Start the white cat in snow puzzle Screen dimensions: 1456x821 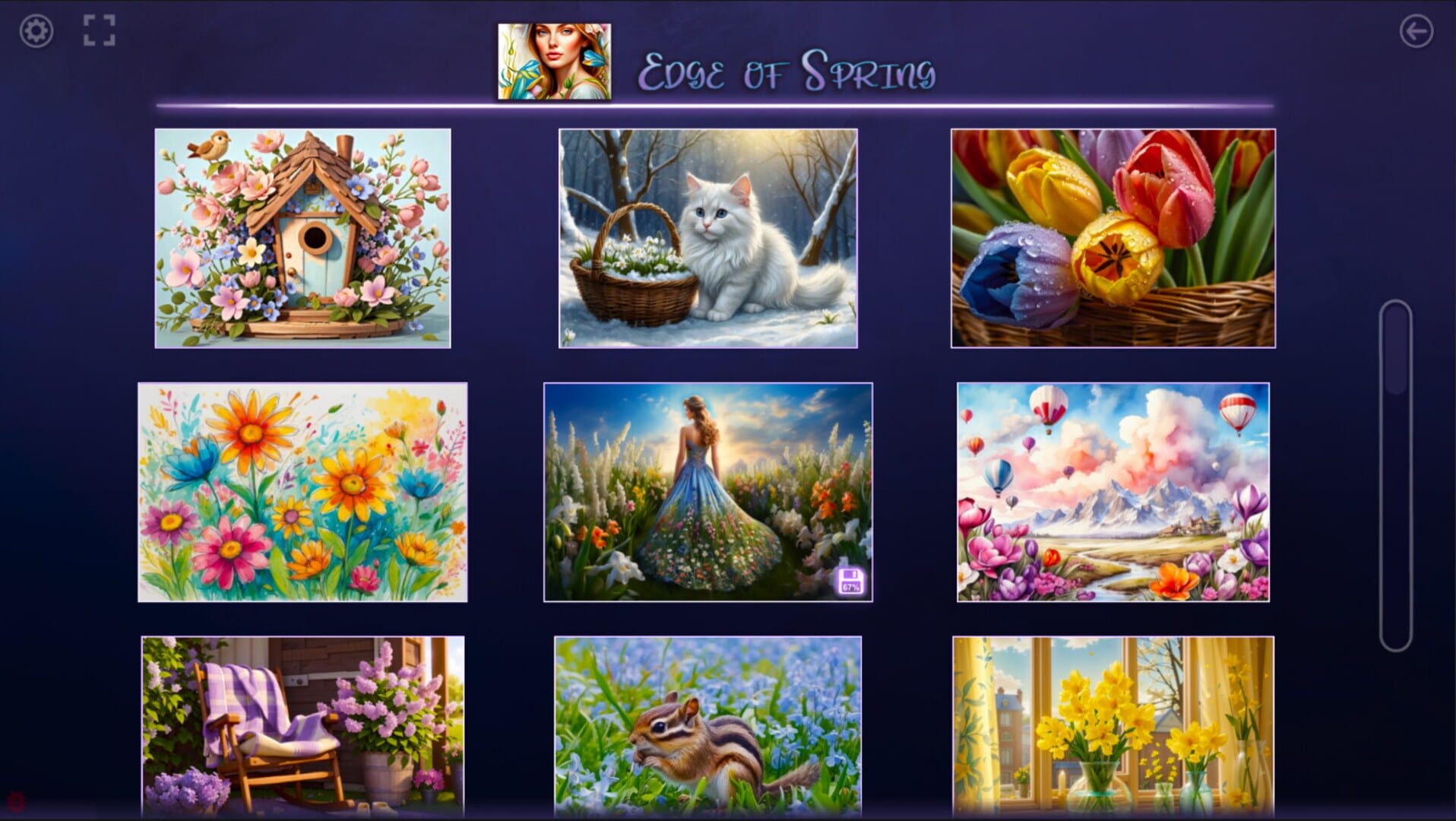710,239
